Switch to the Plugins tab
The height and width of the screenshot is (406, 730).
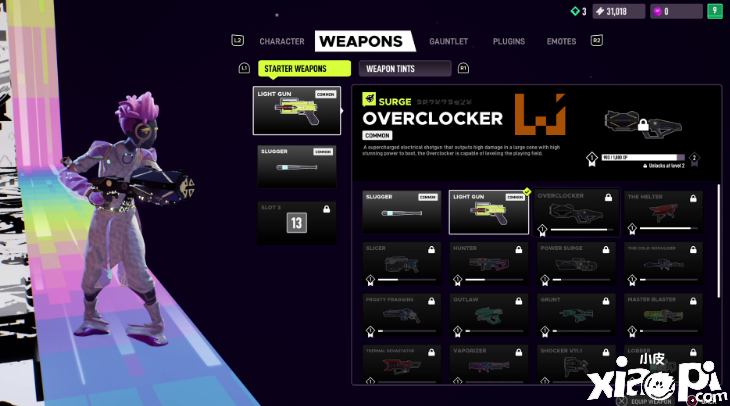[x=508, y=42]
